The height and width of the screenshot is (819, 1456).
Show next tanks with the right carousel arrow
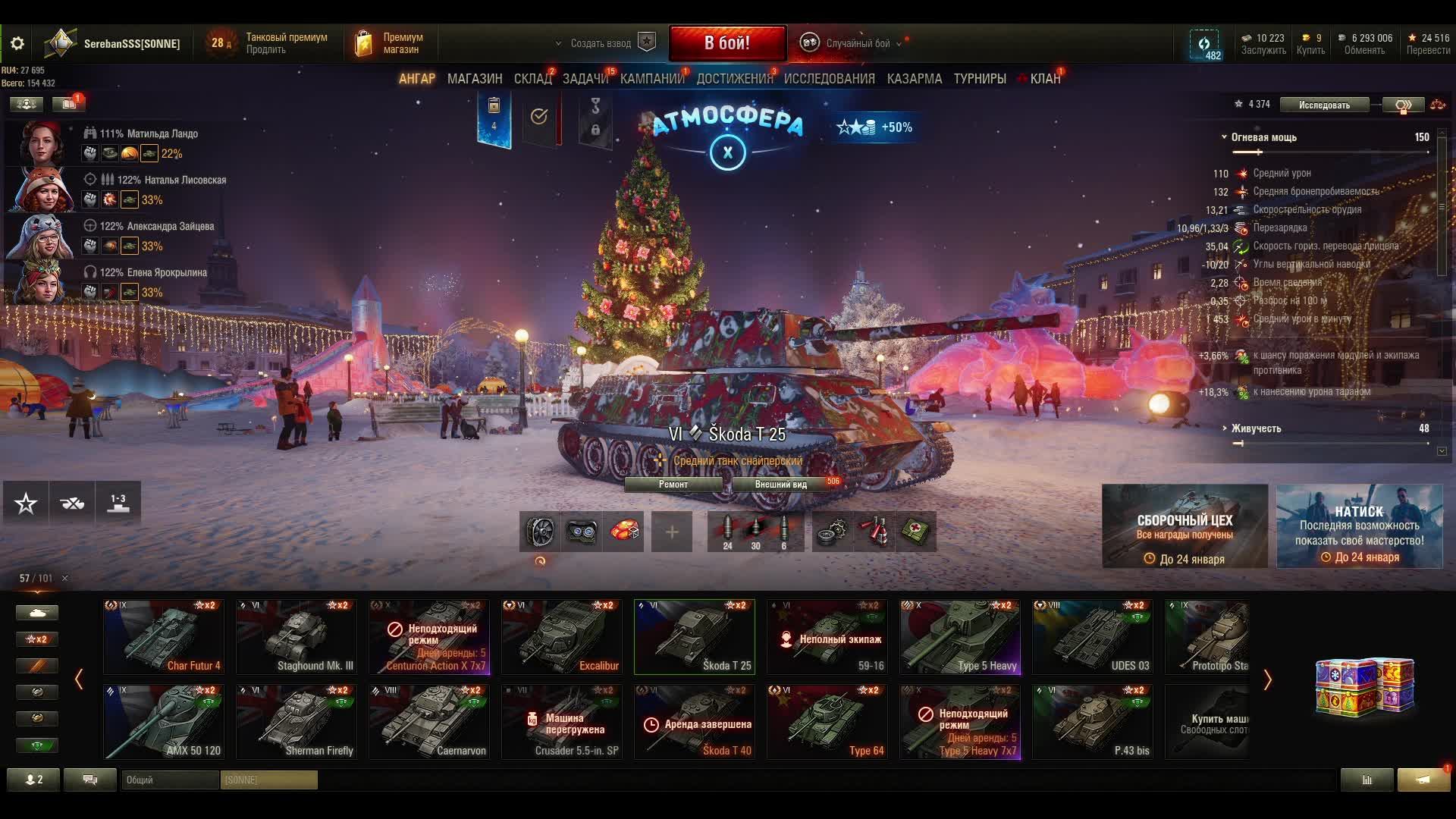pos(1267,679)
